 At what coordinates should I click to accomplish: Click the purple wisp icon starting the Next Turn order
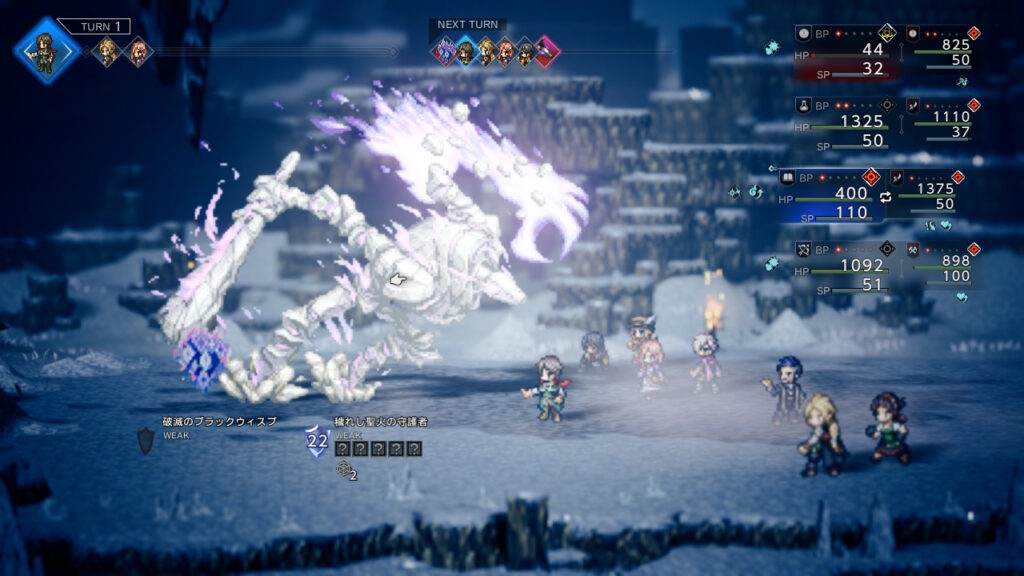point(445,51)
